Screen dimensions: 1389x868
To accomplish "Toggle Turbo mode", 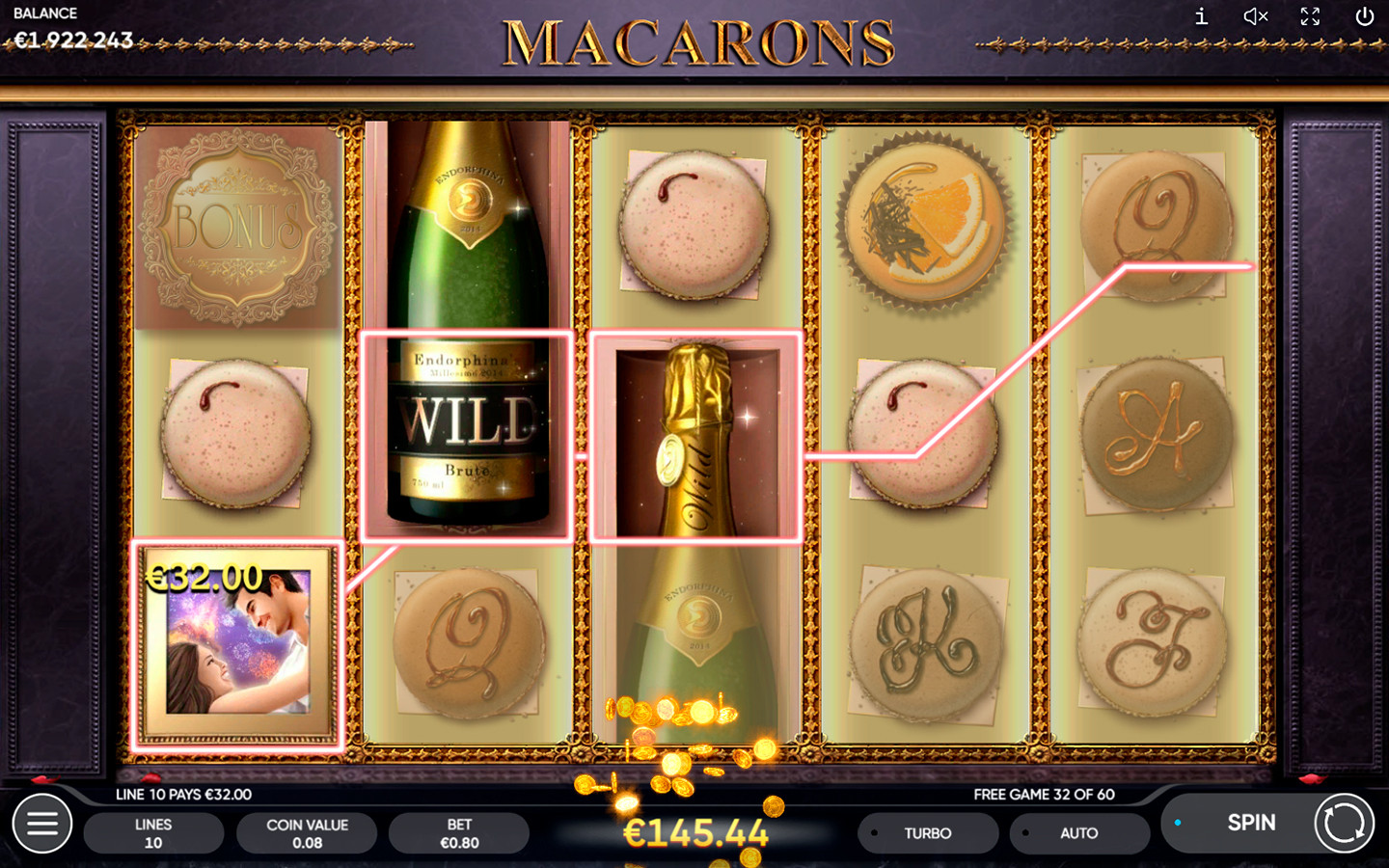I will (927, 833).
